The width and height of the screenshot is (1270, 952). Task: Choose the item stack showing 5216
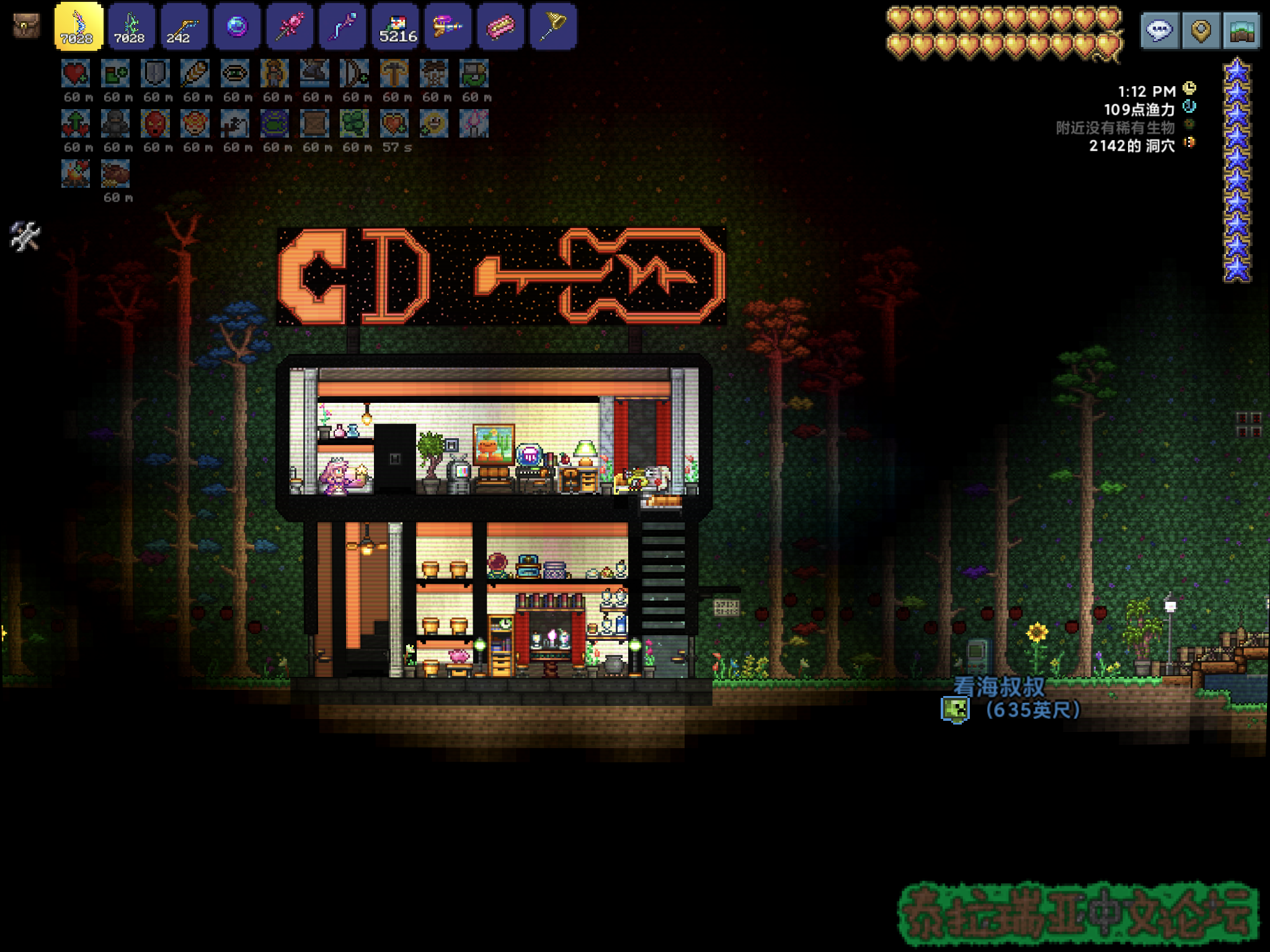coord(395,26)
